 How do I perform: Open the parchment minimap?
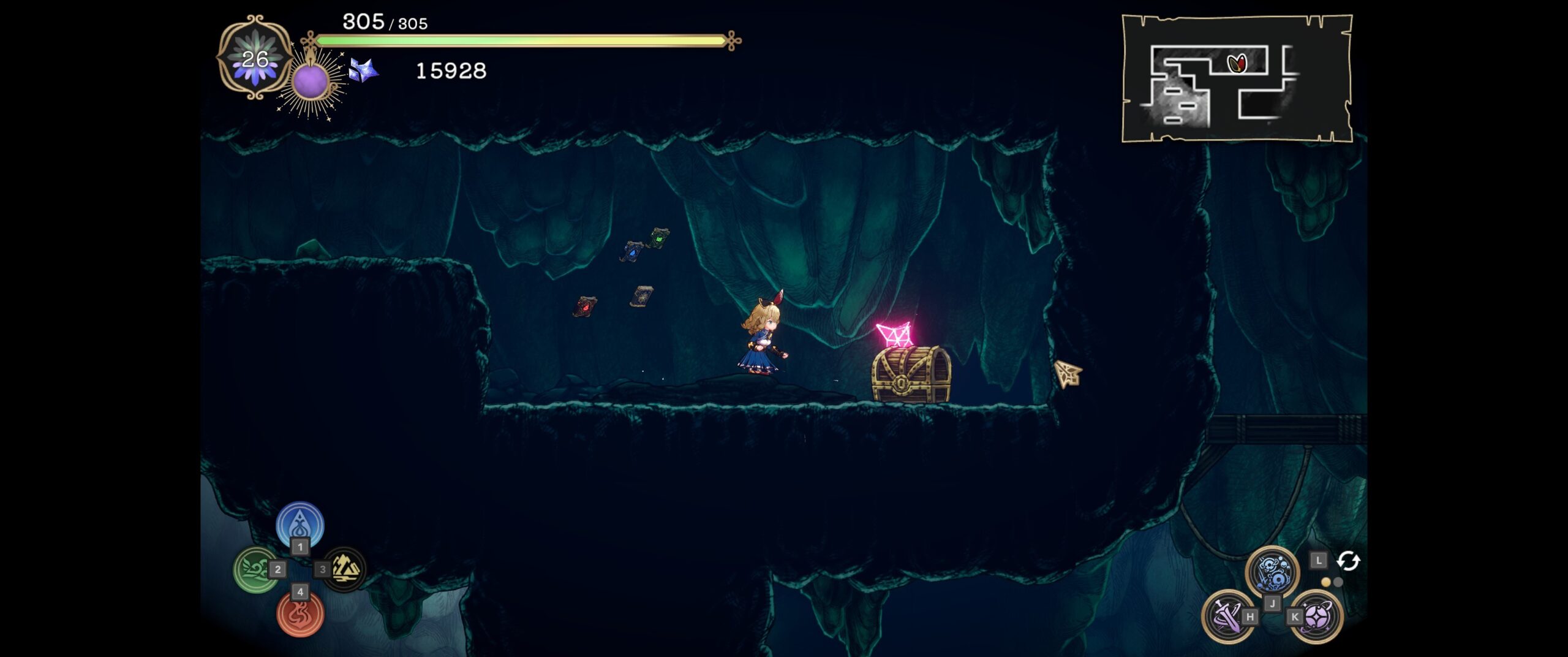[x=1237, y=78]
